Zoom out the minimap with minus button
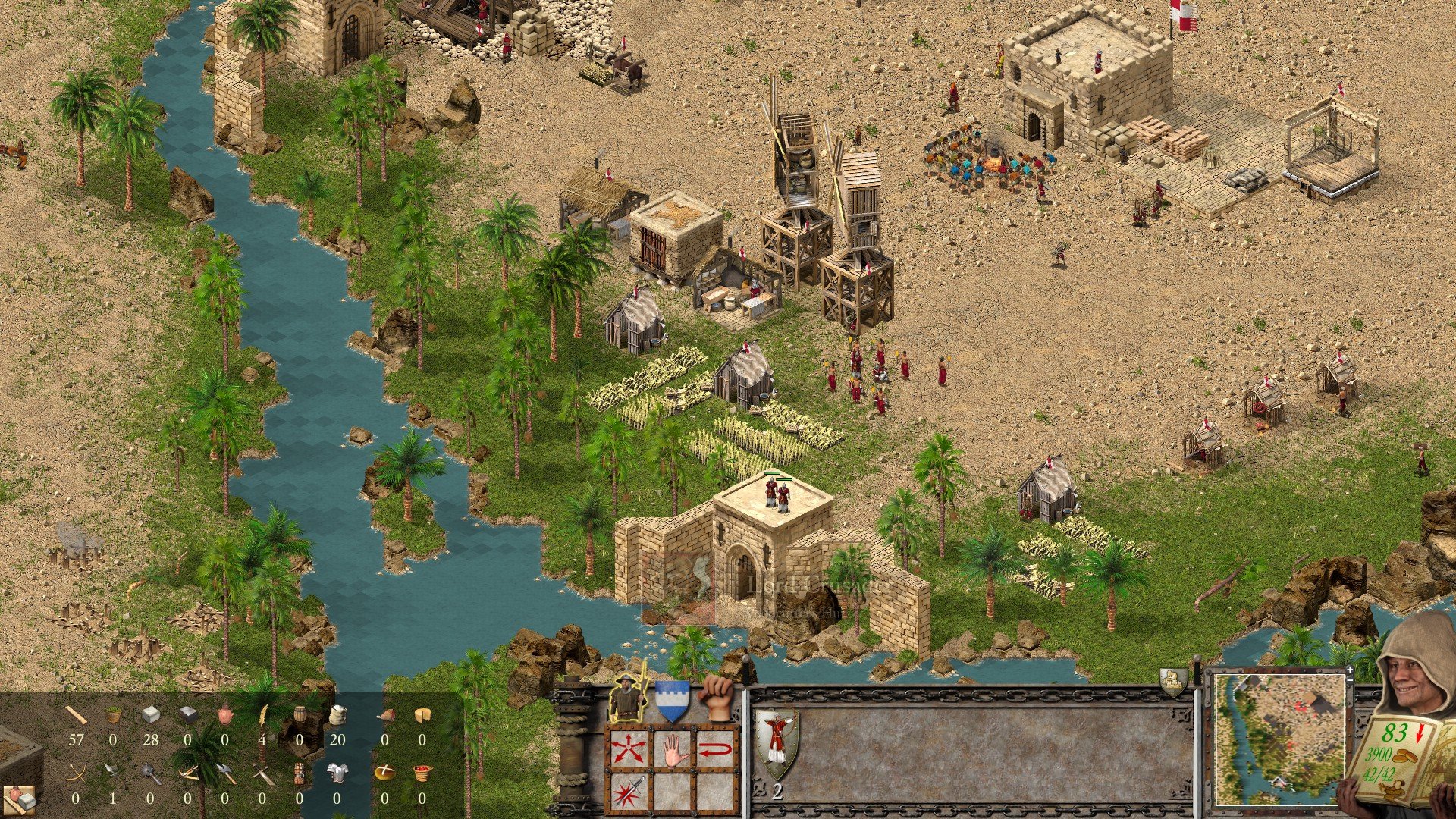The height and width of the screenshot is (819, 1456). pyautogui.click(x=1349, y=682)
